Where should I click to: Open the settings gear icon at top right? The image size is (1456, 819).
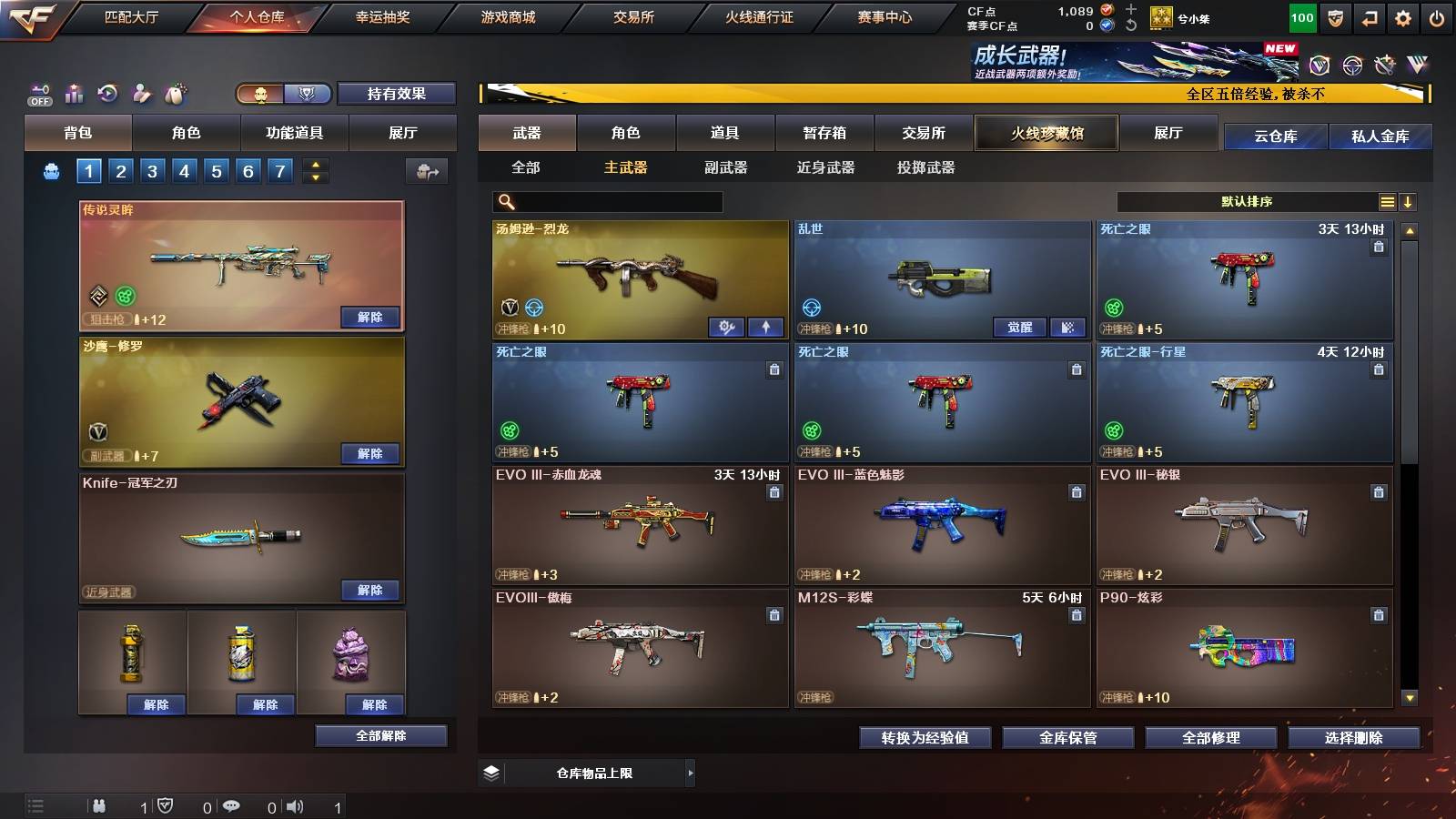(x=1404, y=16)
